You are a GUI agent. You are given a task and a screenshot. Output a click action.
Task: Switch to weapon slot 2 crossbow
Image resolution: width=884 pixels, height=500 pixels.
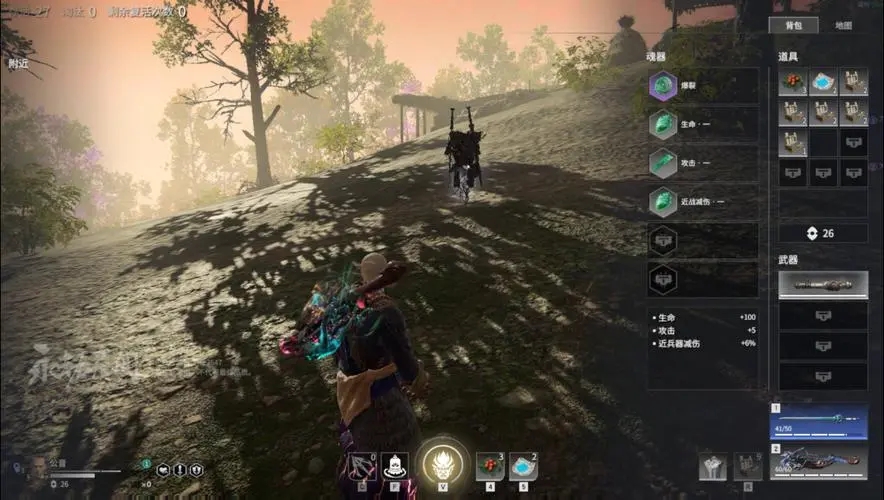[x=819, y=463]
